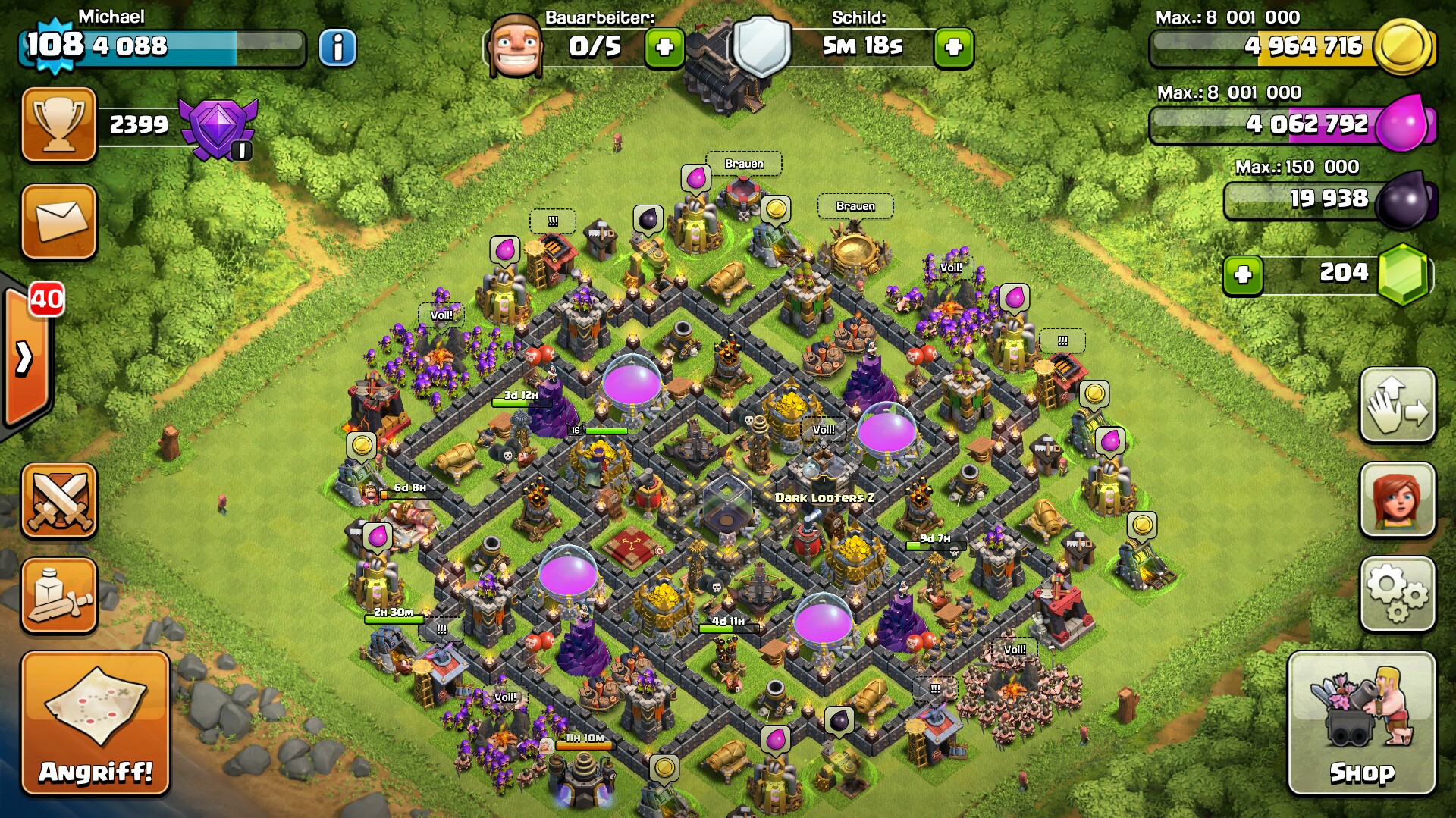Open the trophy rankings button
1456x818 pixels.
[x=59, y=124]
